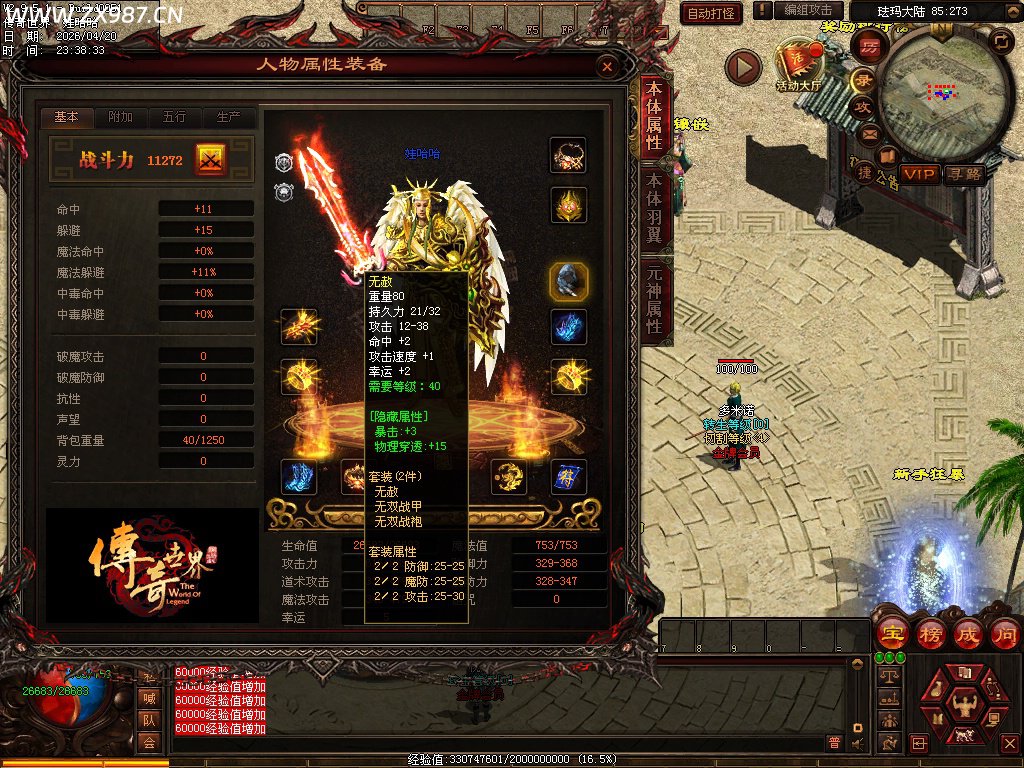Show the 榜 rankings button
The image size is (1024, 768).
point(930,634)
